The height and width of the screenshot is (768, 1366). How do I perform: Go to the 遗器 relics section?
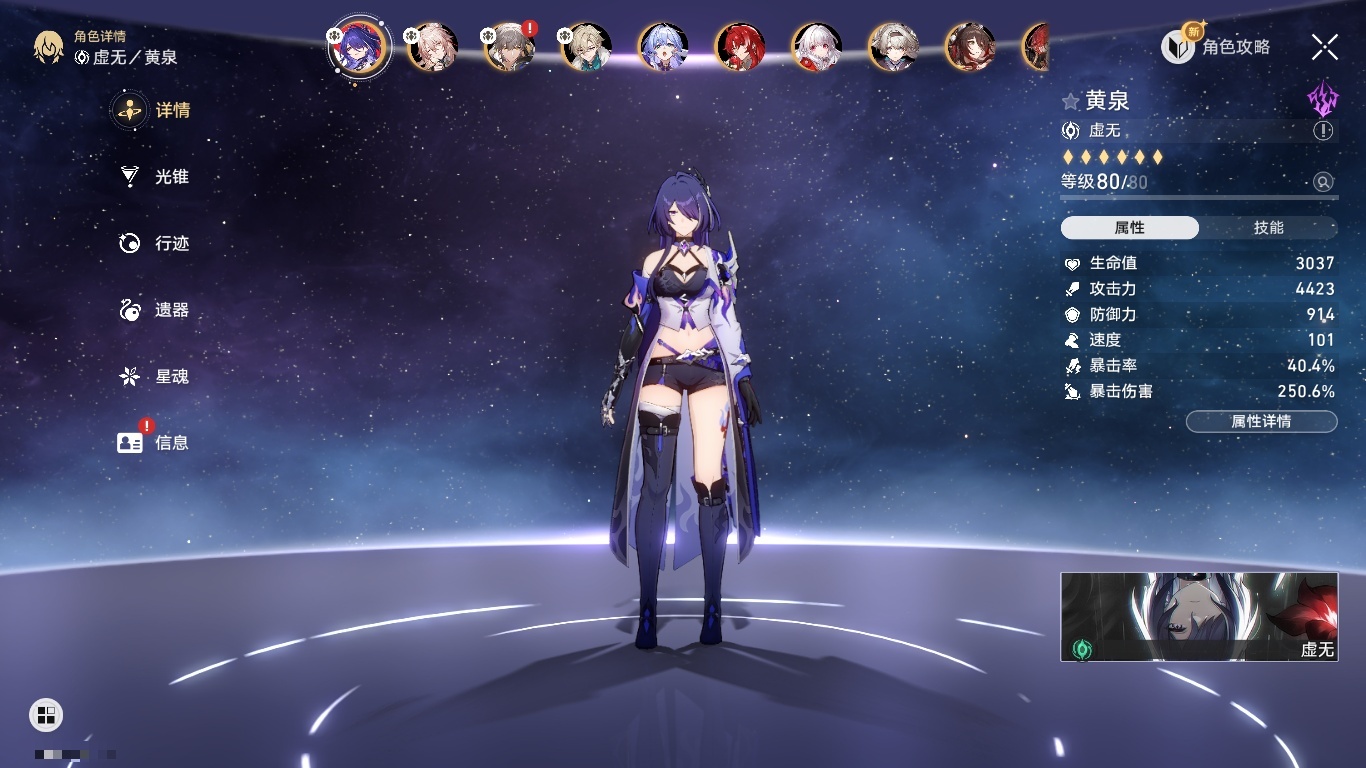pyautogui.click(x=154, y=310)
